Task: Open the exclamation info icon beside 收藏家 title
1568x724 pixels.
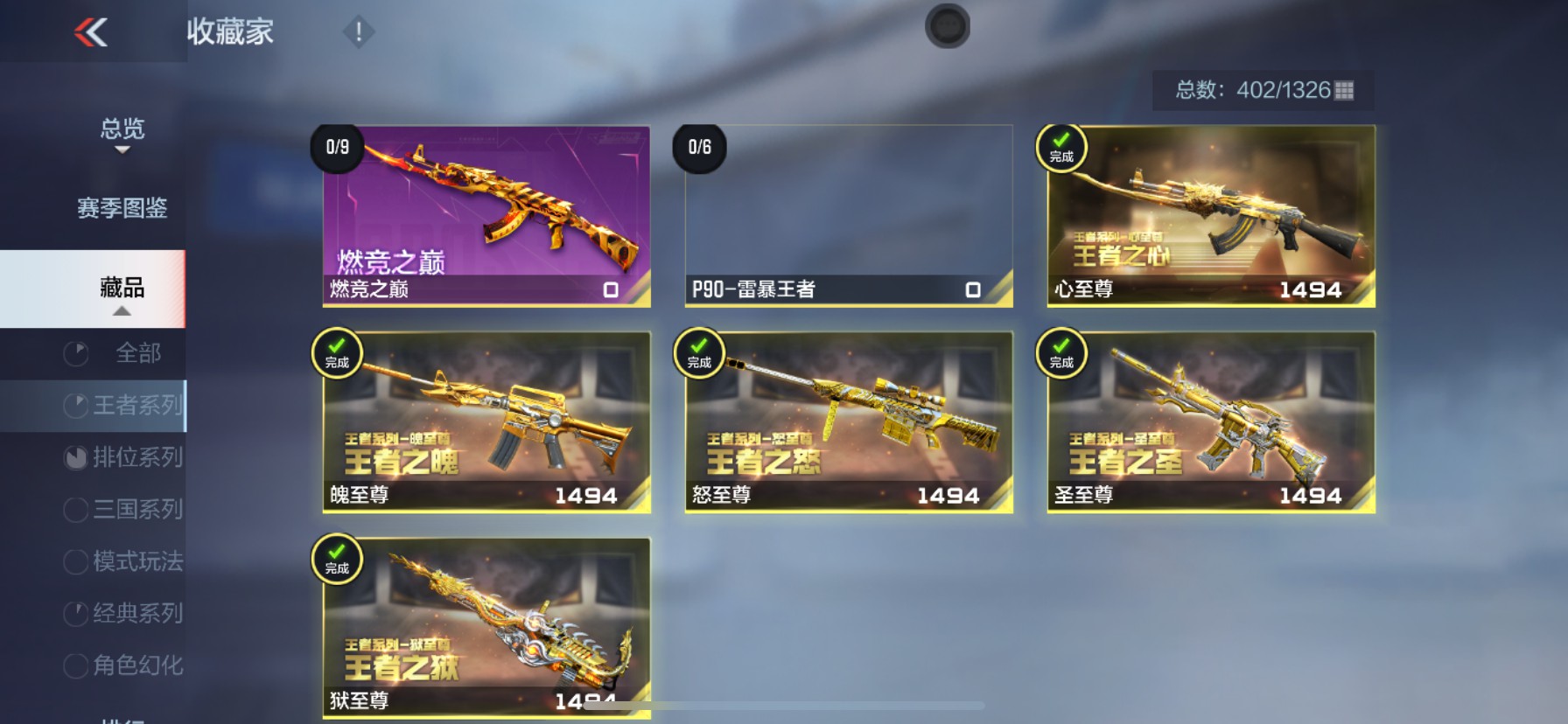Action: click(x=359, y=31)
